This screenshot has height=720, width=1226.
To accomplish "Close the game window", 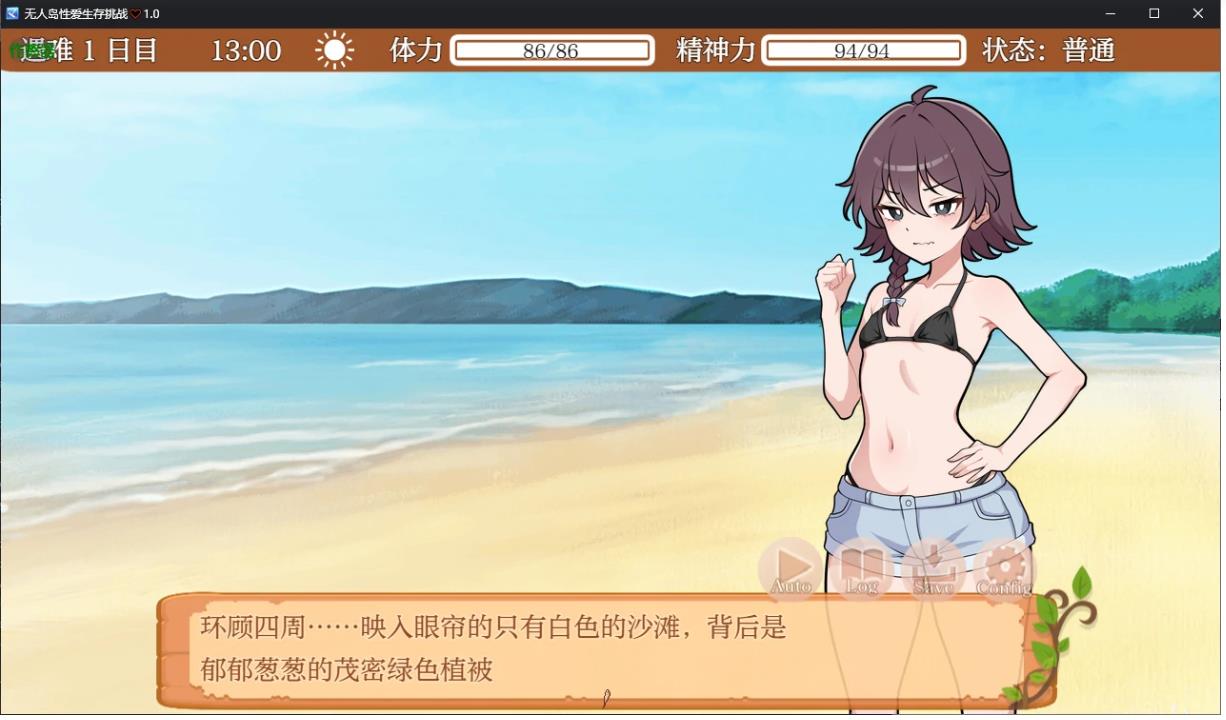I will pyautogui.click(x=1198, y=14).
